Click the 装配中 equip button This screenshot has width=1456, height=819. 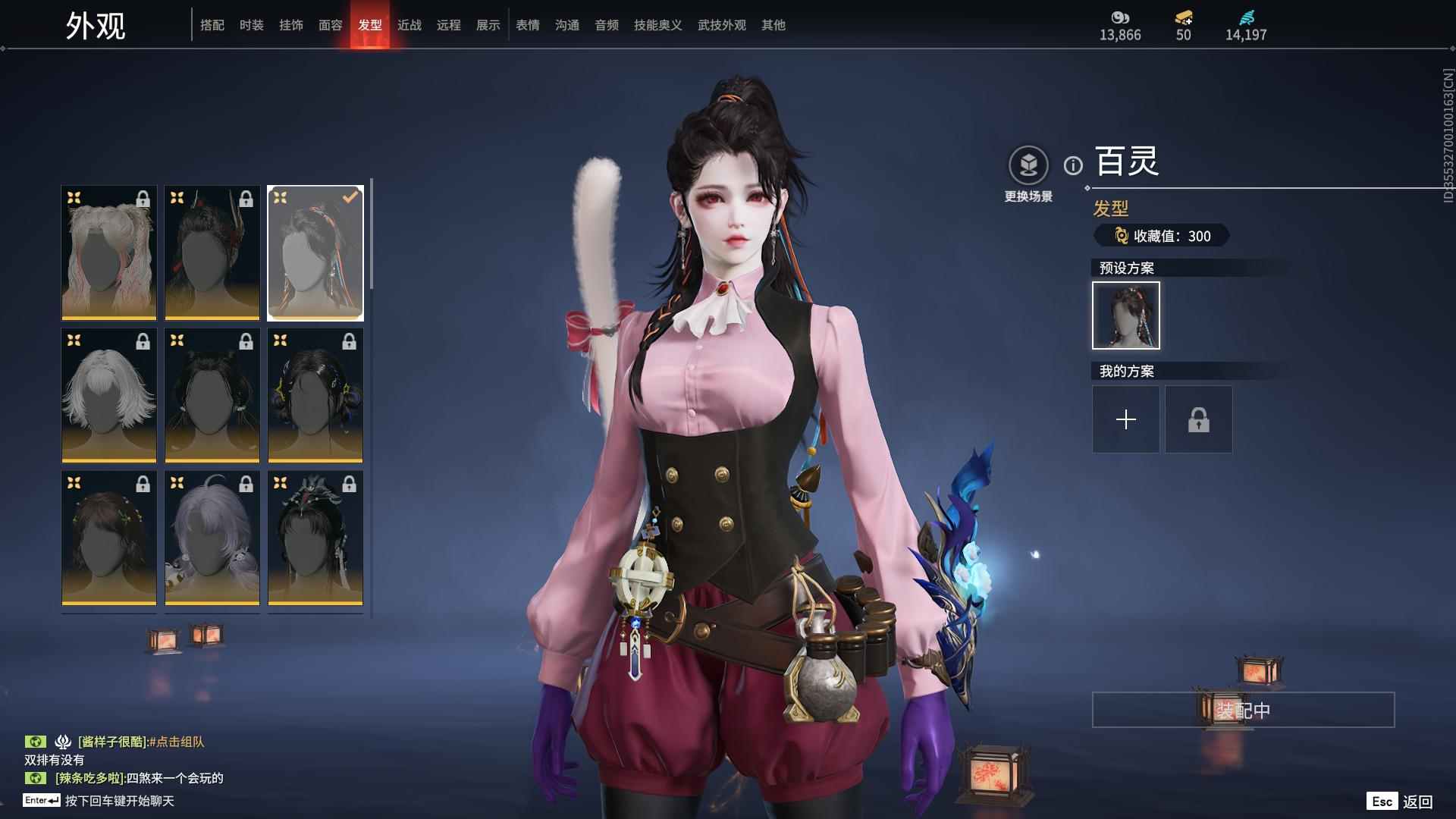click(1243, 710)
